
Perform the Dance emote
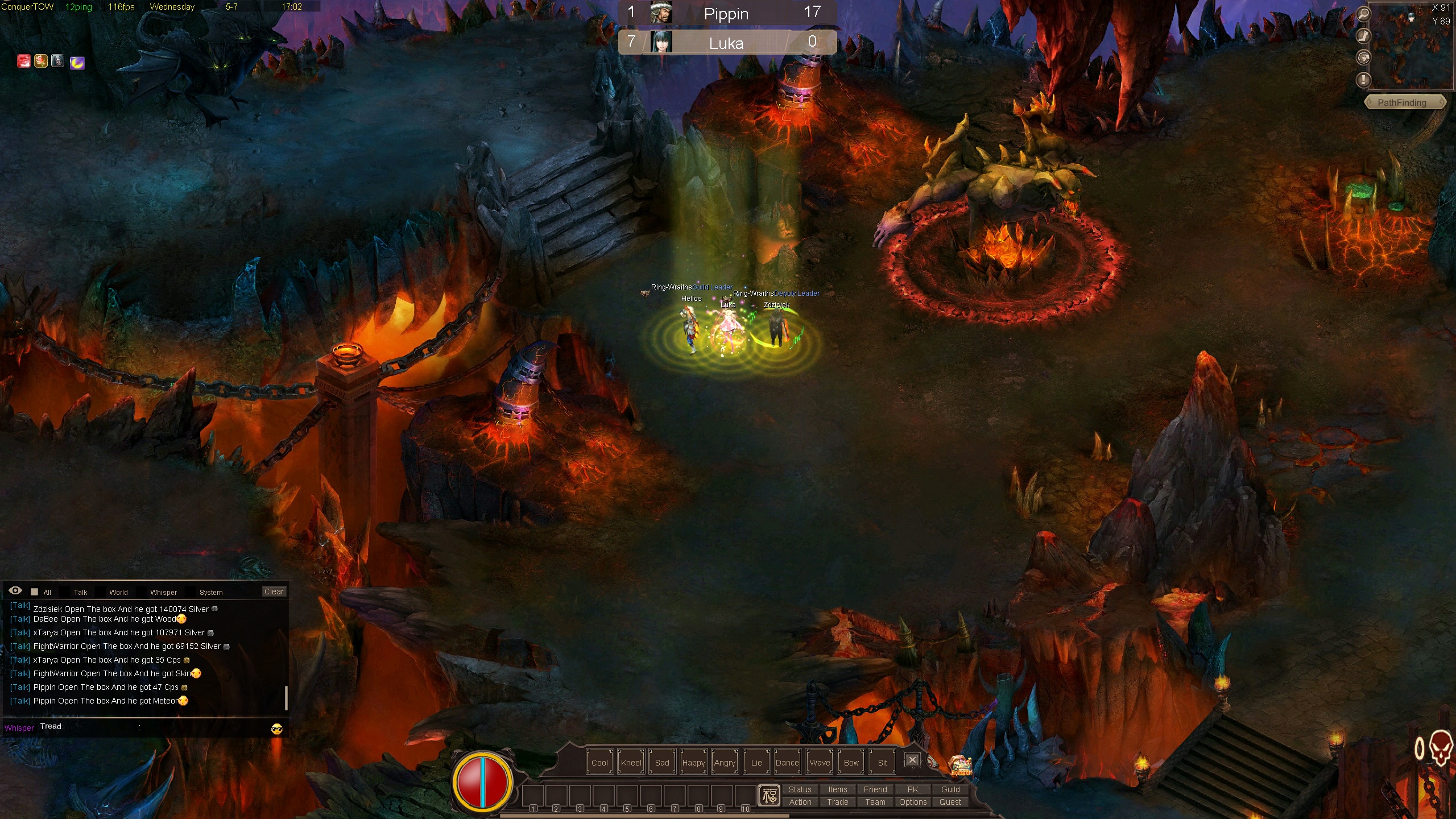click(x=787, y=763)
